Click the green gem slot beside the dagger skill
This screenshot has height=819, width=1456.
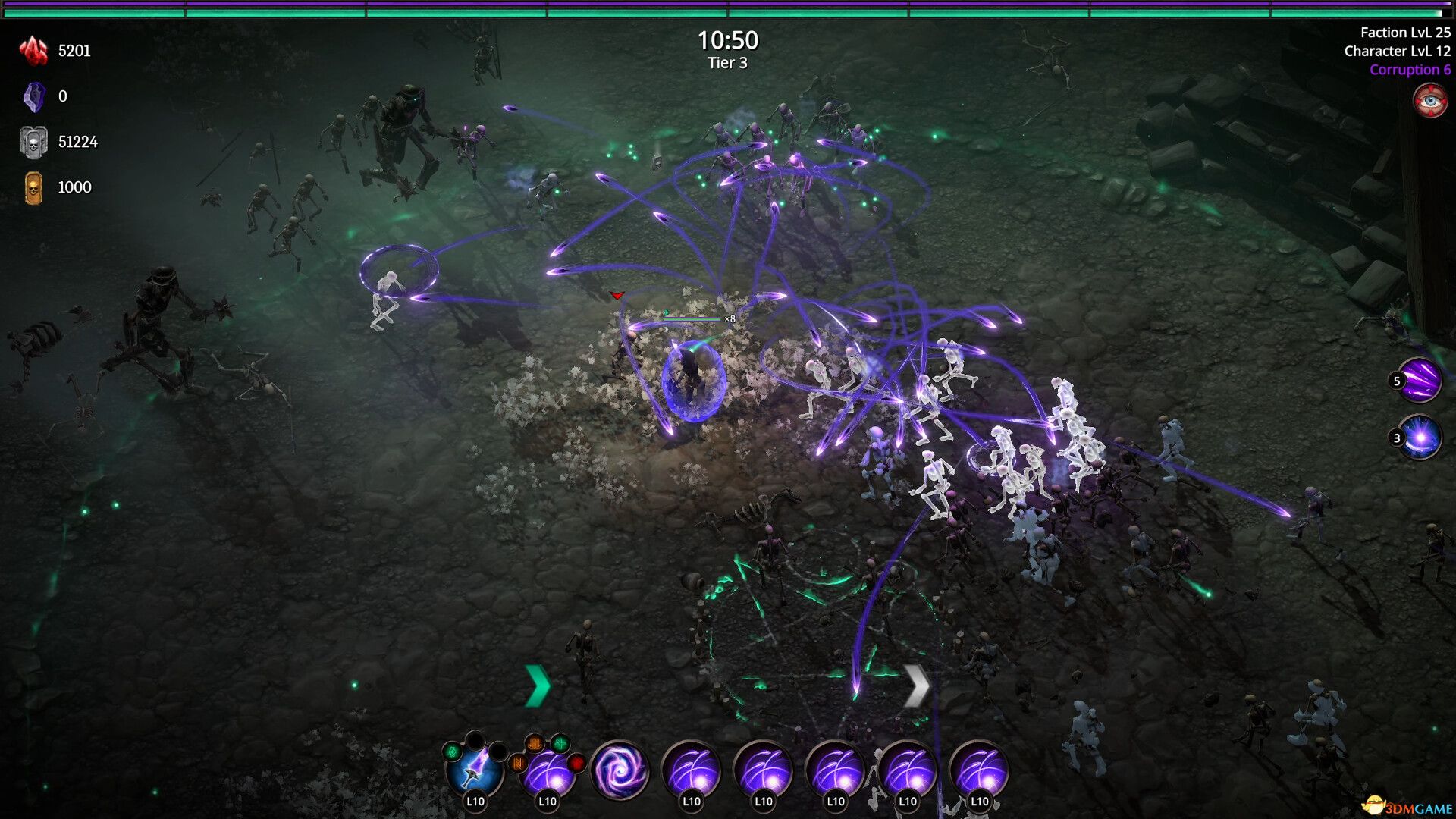pyautogui.click(x=451, y=751)
